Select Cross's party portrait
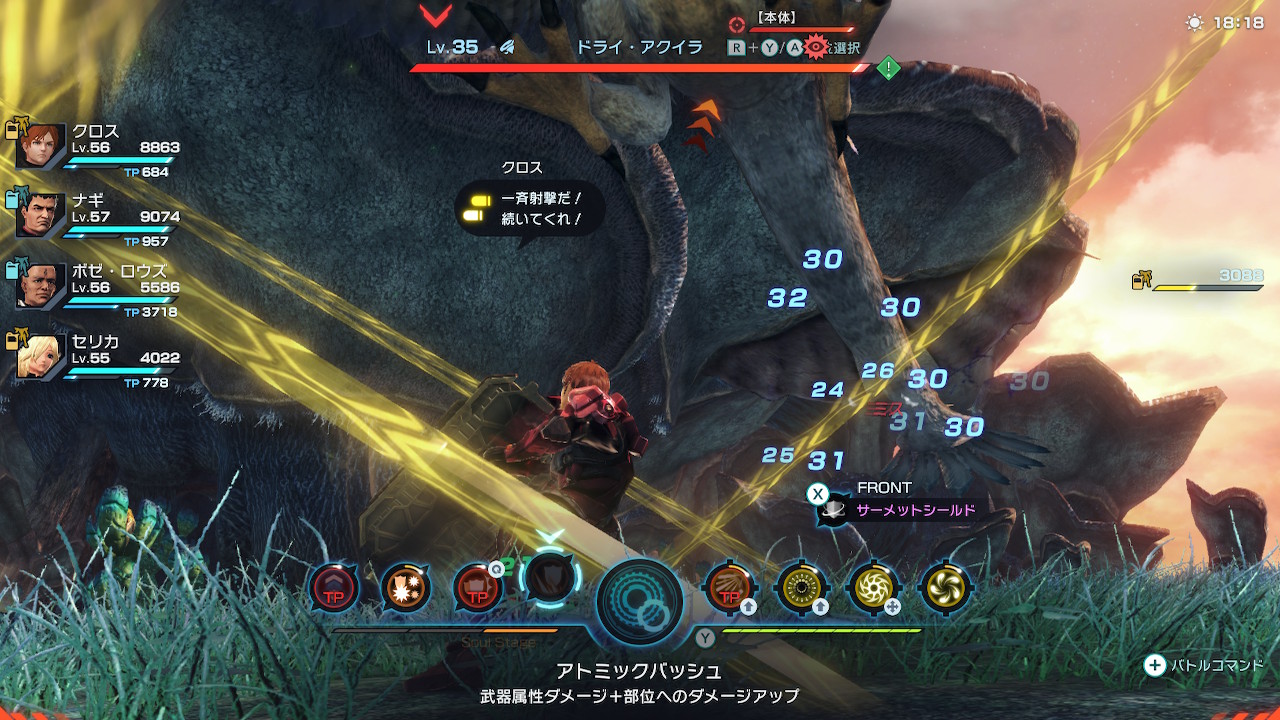 point(42,147)
